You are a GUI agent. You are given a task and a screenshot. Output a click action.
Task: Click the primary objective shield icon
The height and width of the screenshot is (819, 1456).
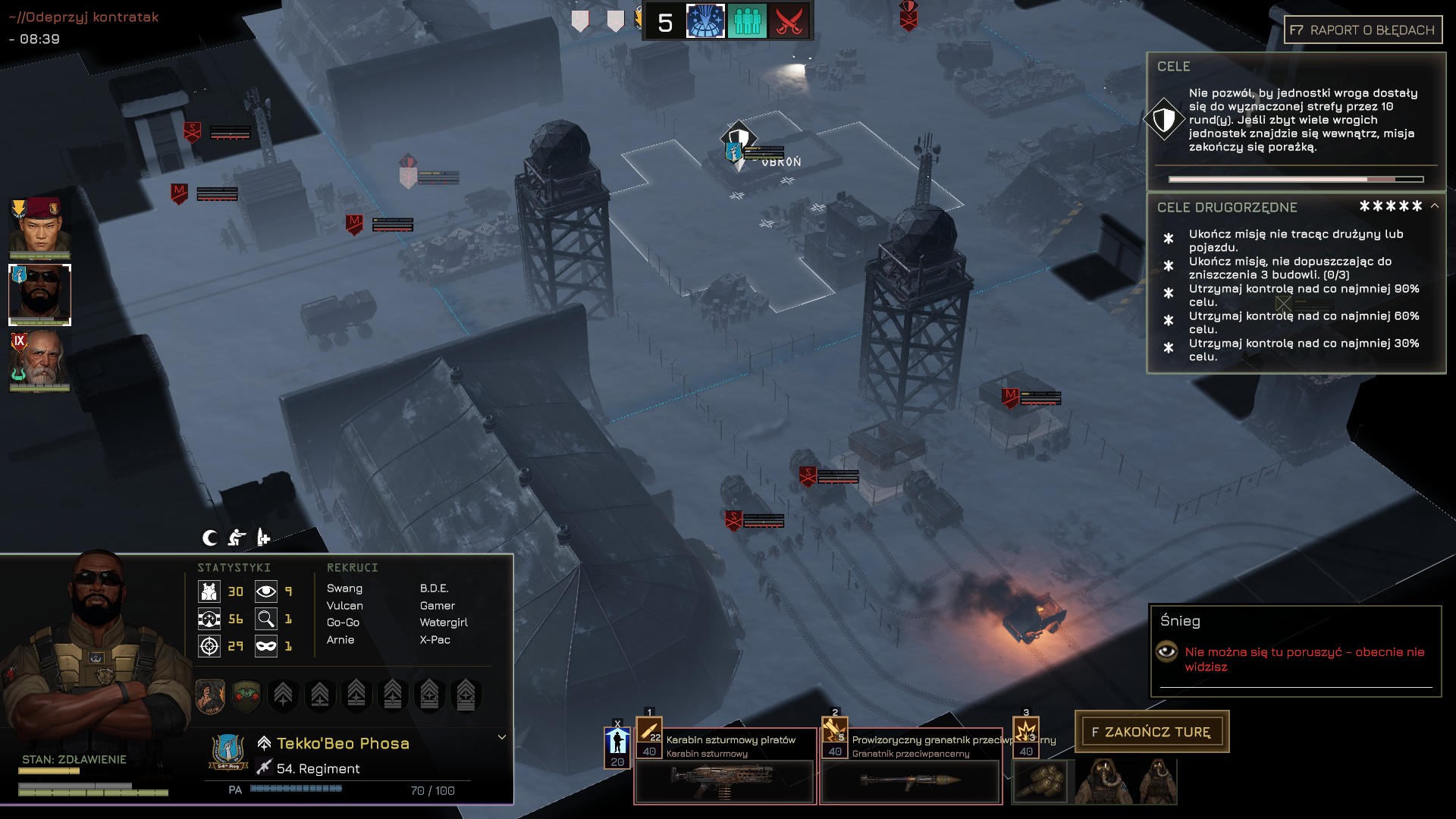point(1164,119)
